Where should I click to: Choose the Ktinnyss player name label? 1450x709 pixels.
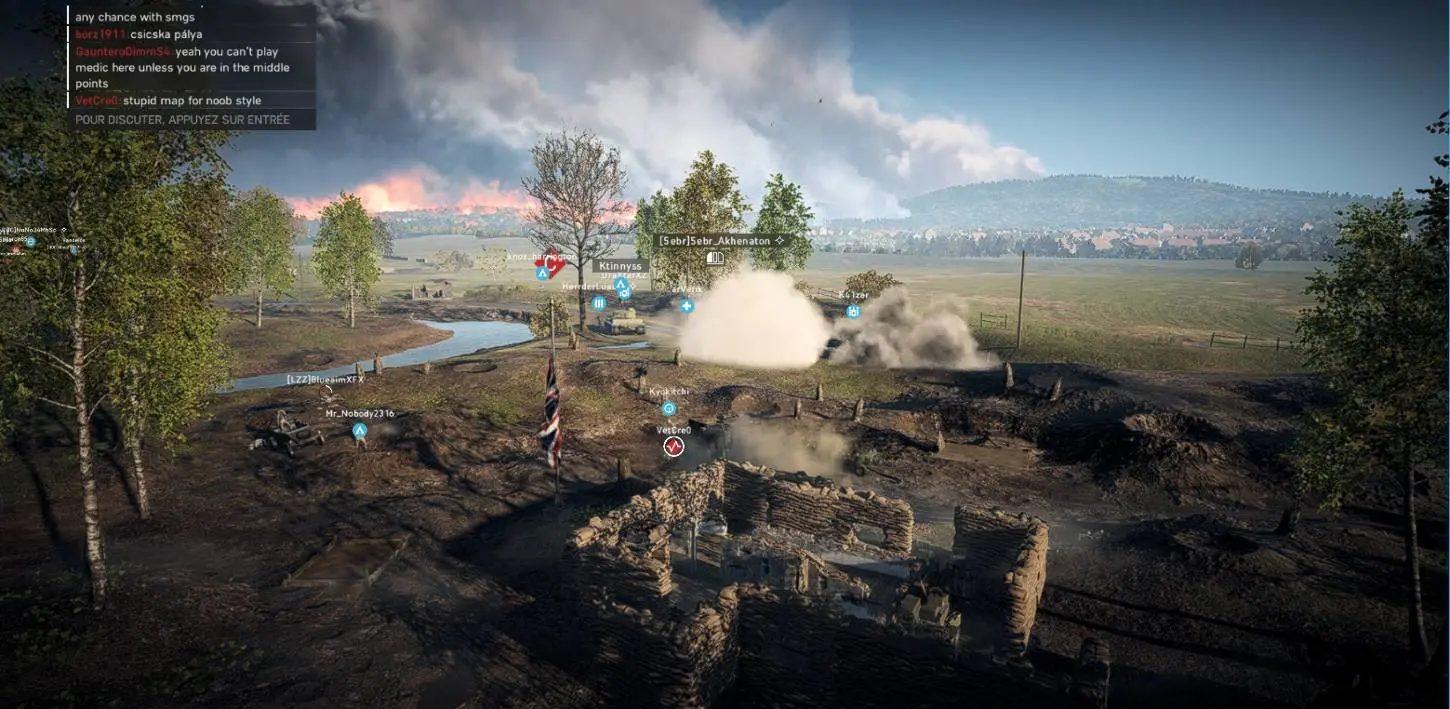(x=620, y=266)
